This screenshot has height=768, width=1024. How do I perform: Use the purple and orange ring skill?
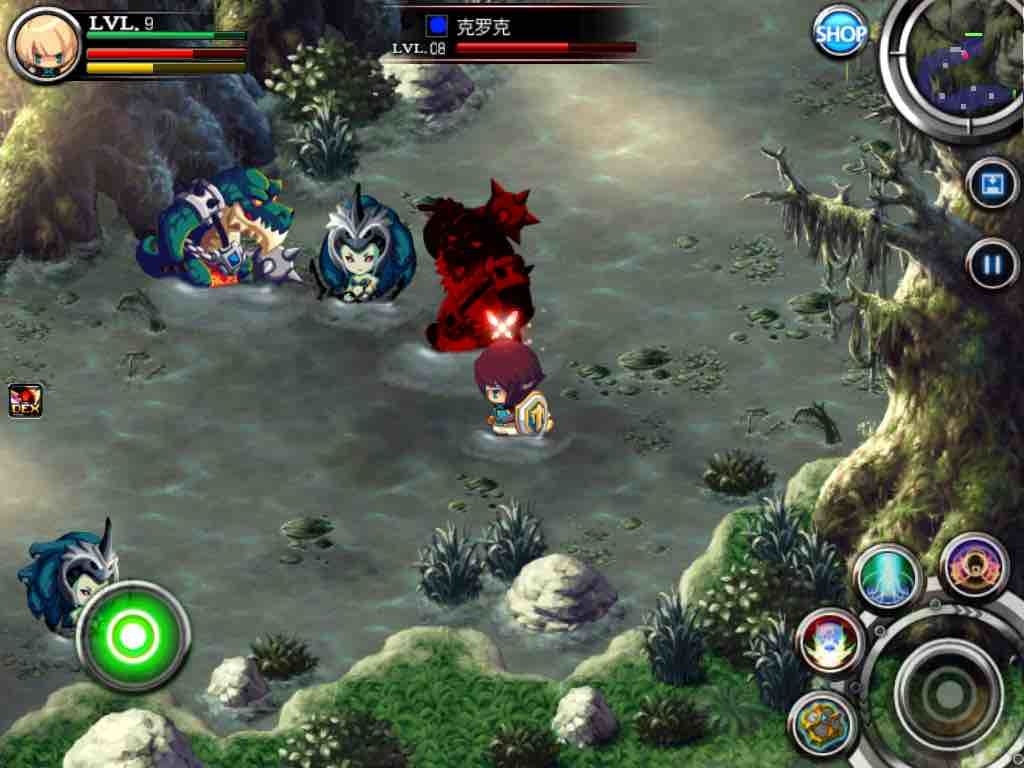tap(974, 565)
